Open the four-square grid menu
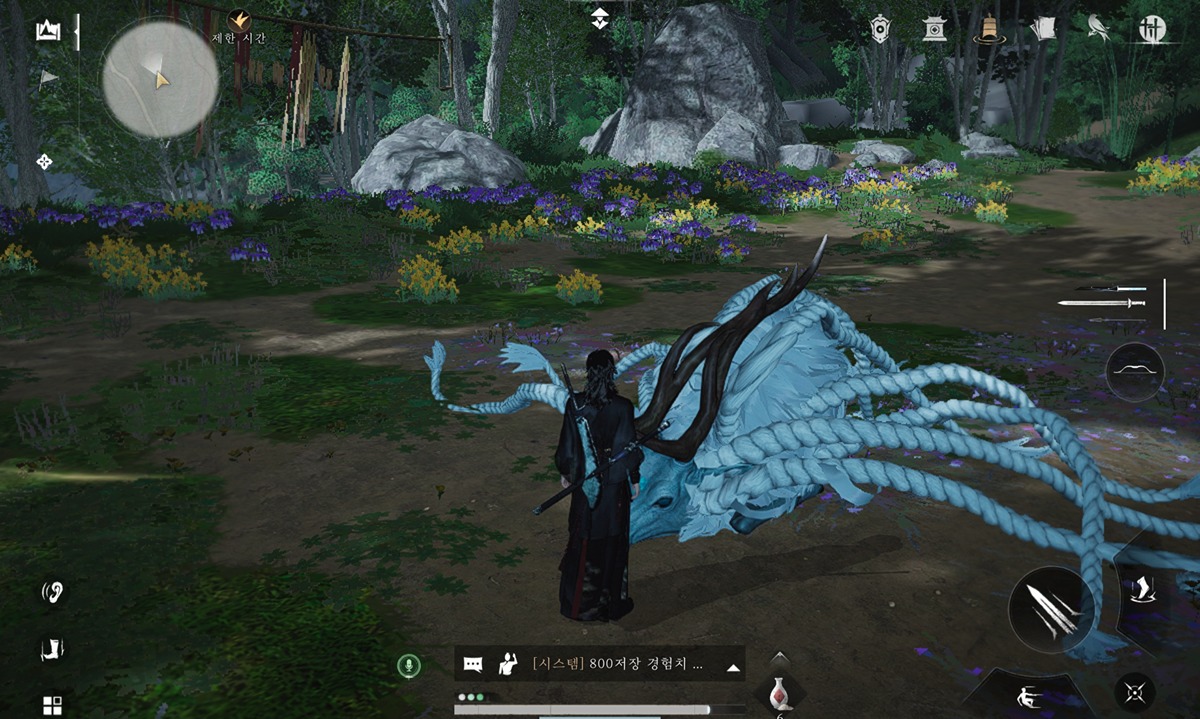This screenshot has width=1200, height=719. 52,704
